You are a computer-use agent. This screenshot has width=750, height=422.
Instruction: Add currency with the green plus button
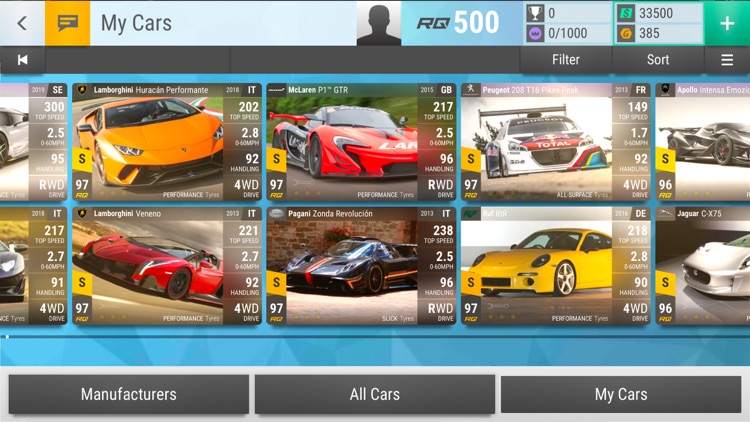coord(727,22)
